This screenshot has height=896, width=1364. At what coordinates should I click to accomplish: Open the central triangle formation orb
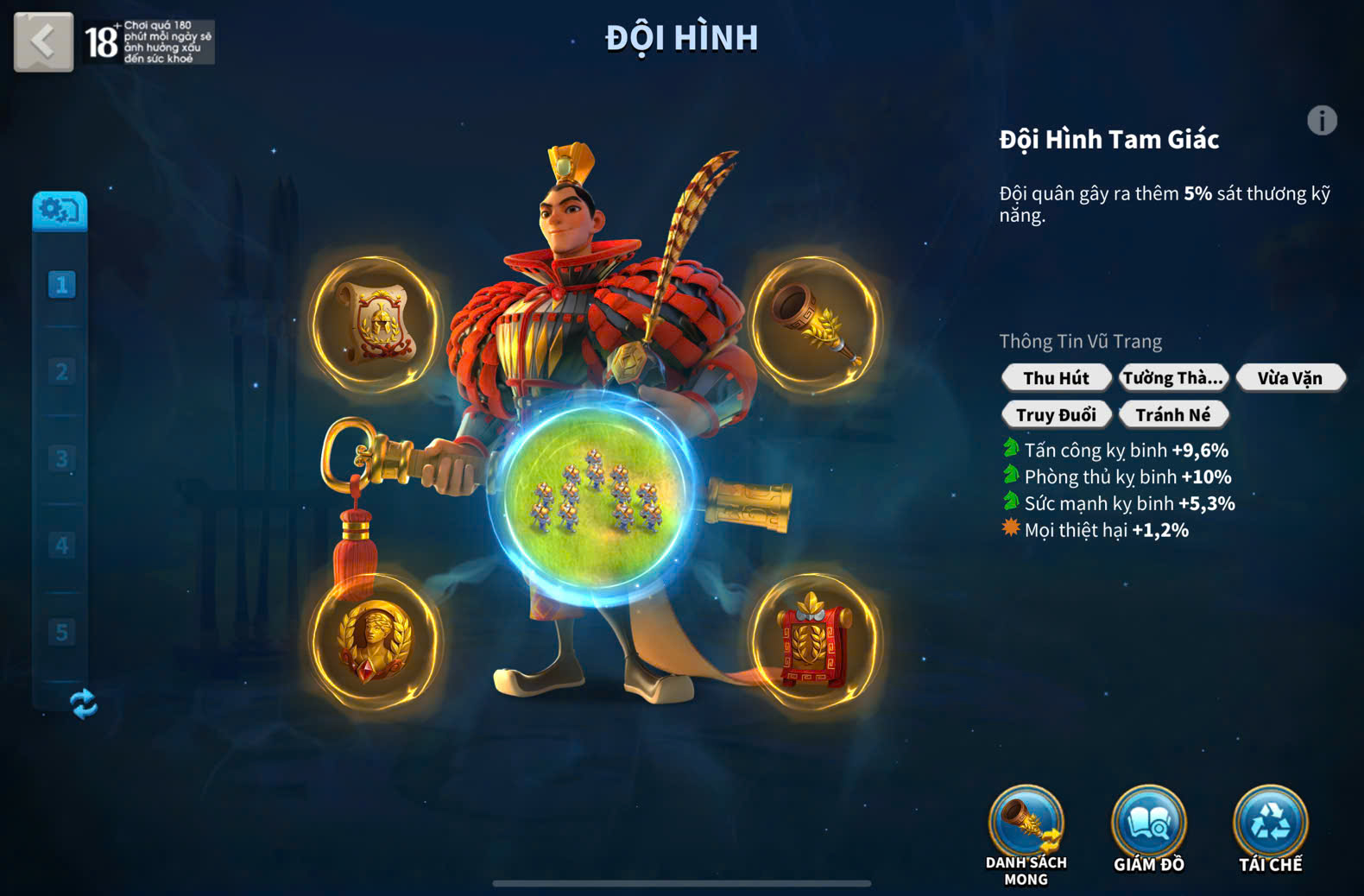595,497
